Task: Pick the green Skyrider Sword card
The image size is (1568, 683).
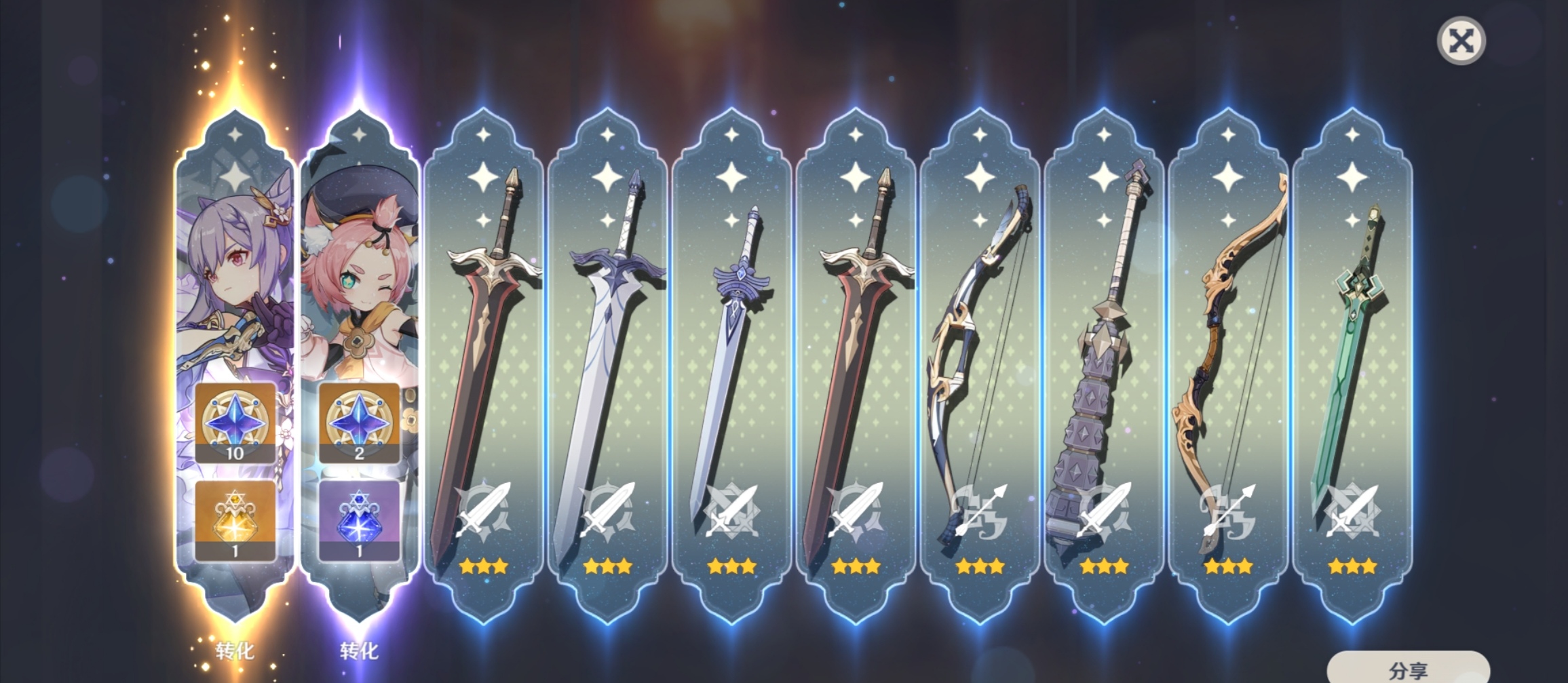Action: click(x=1352, y=366)
